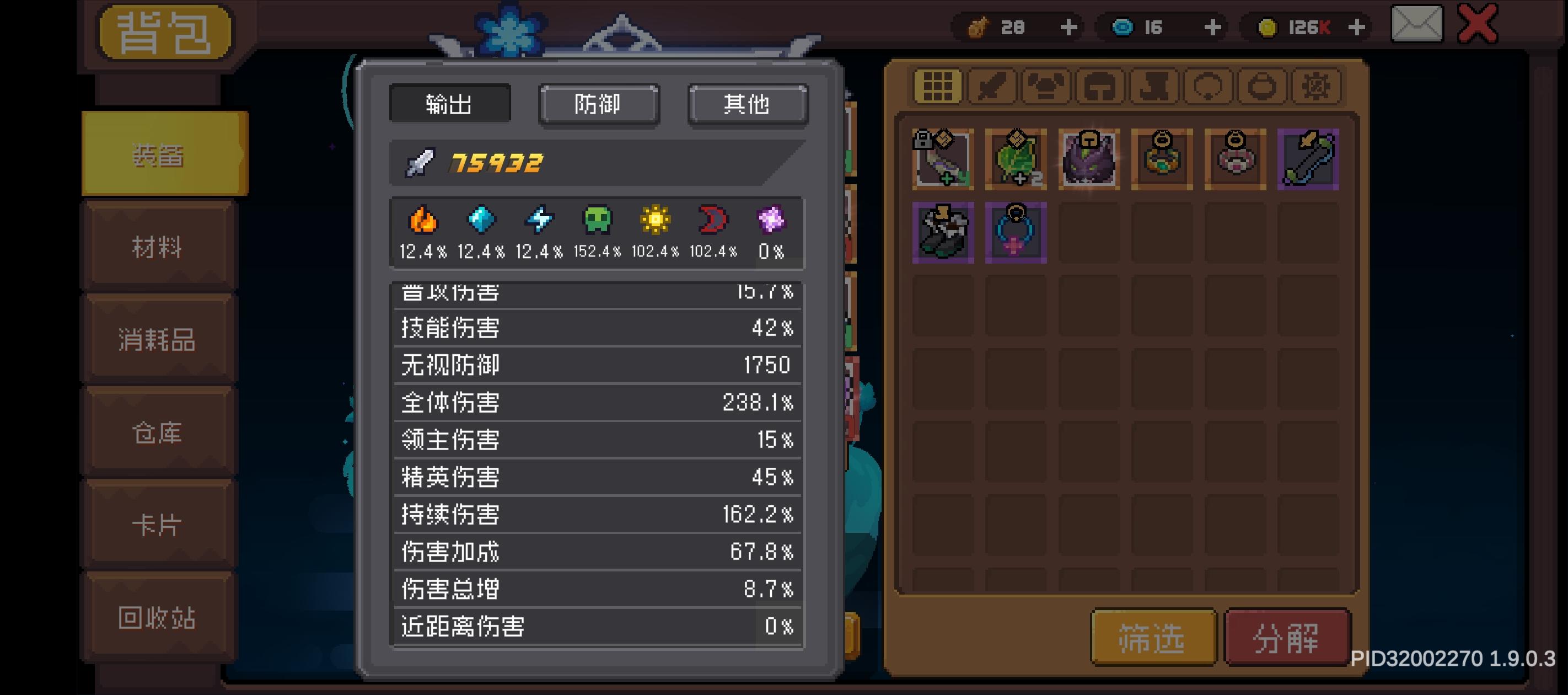Open the blue gem plus button

click(1212, 27)
